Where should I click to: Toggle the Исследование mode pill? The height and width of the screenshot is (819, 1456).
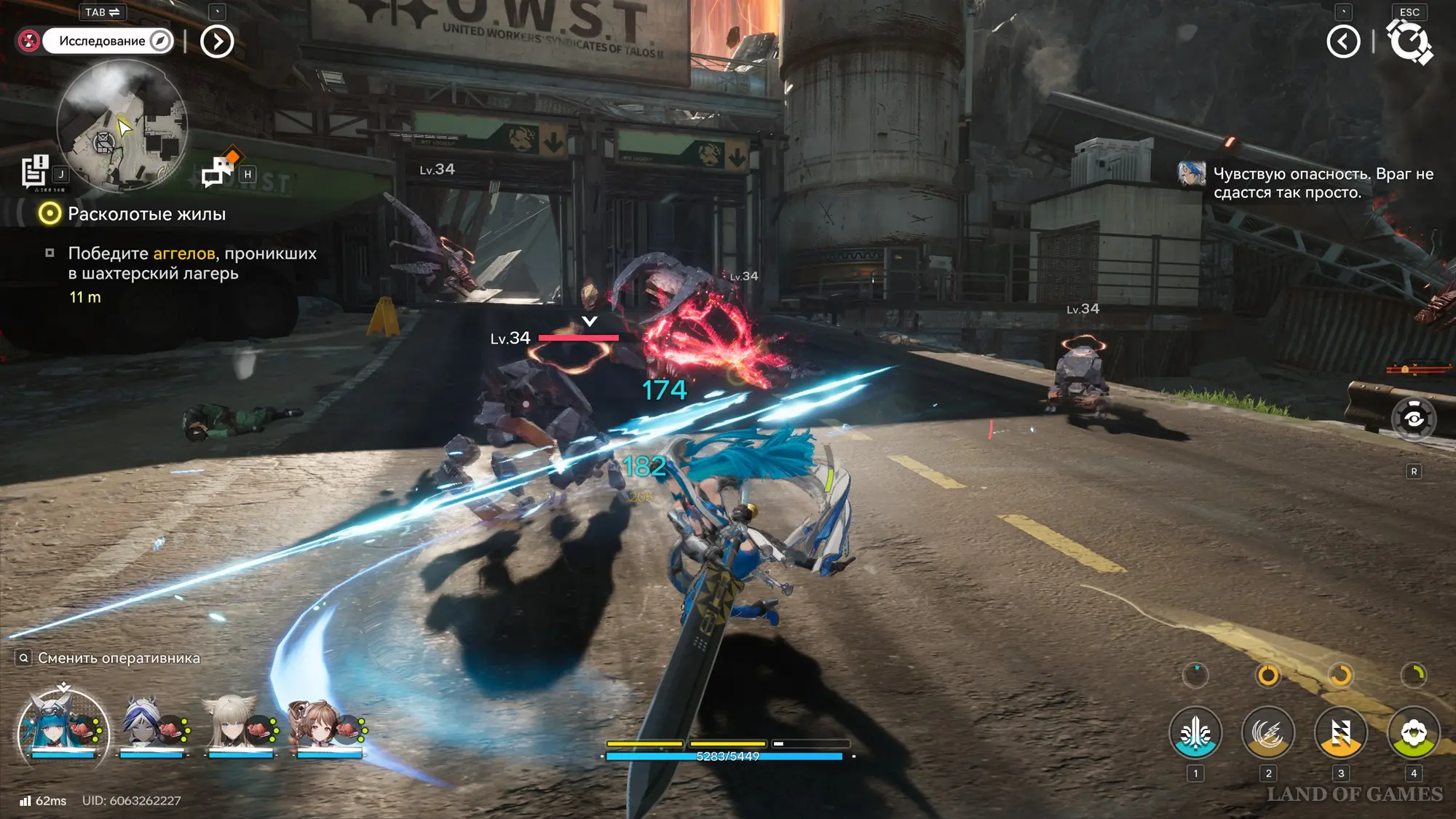107,41
